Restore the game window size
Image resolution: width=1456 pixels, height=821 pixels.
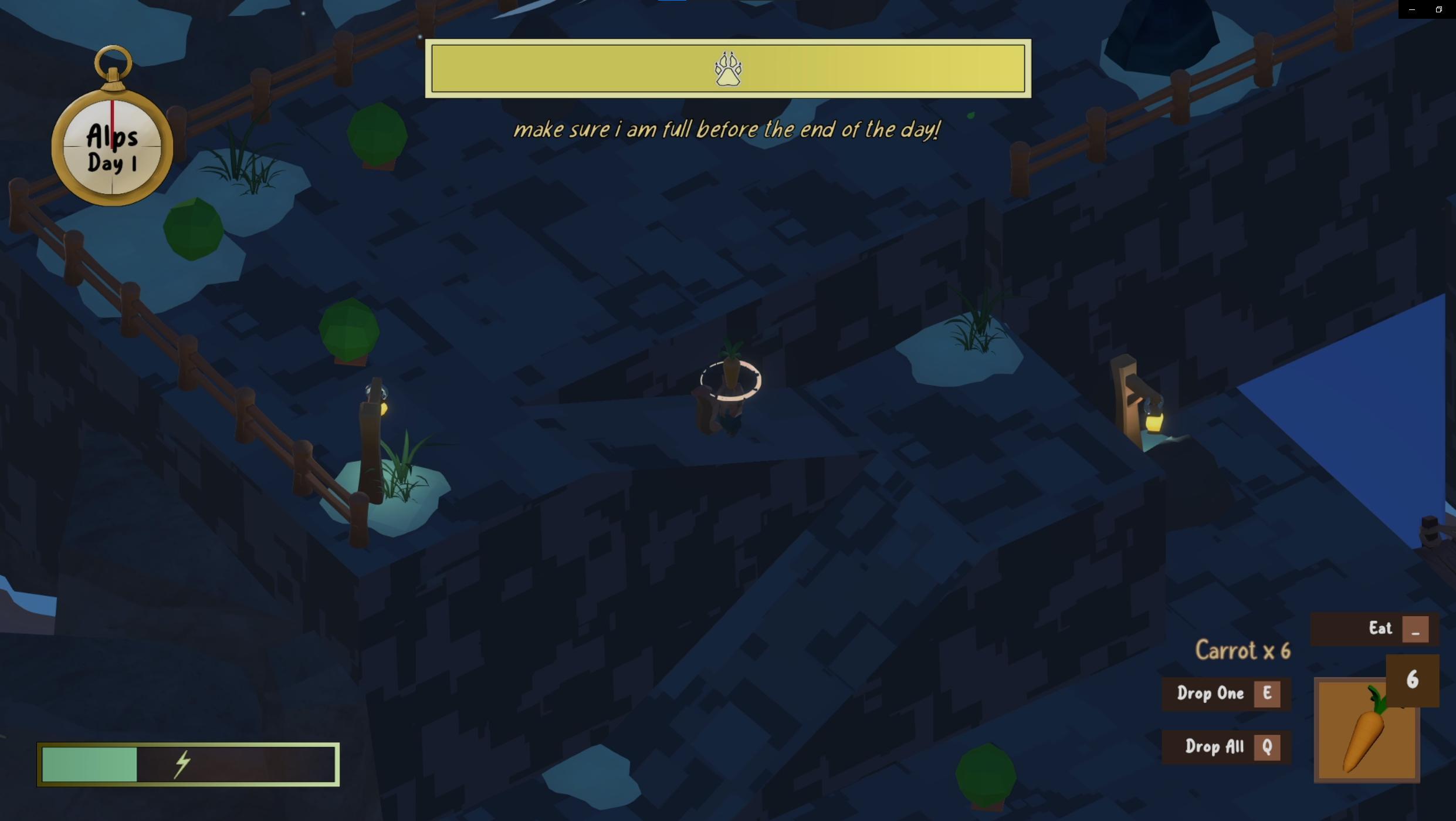1438,9
